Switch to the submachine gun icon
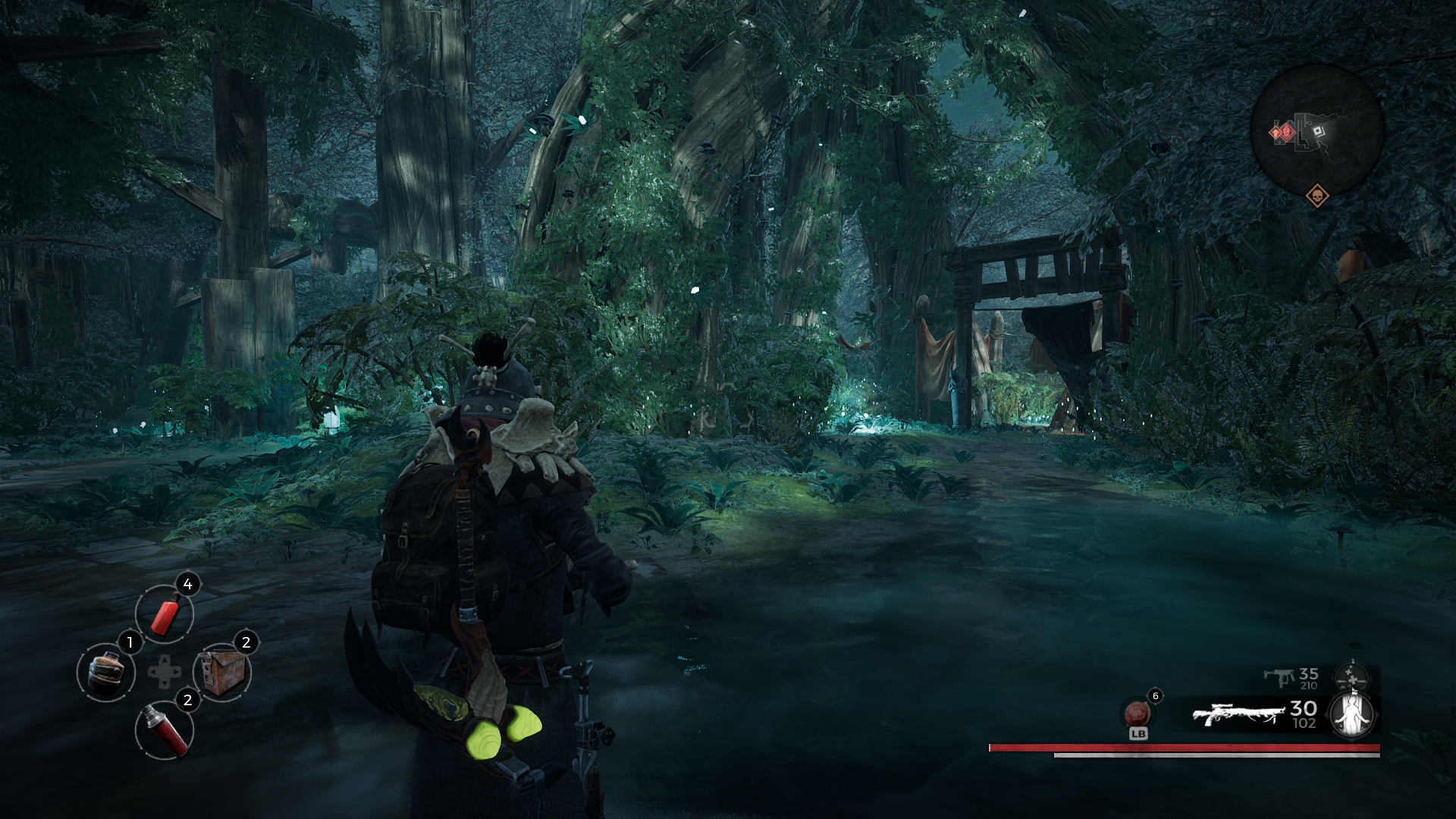Viewport: 1456px width, 819px height. [1279, 676]
